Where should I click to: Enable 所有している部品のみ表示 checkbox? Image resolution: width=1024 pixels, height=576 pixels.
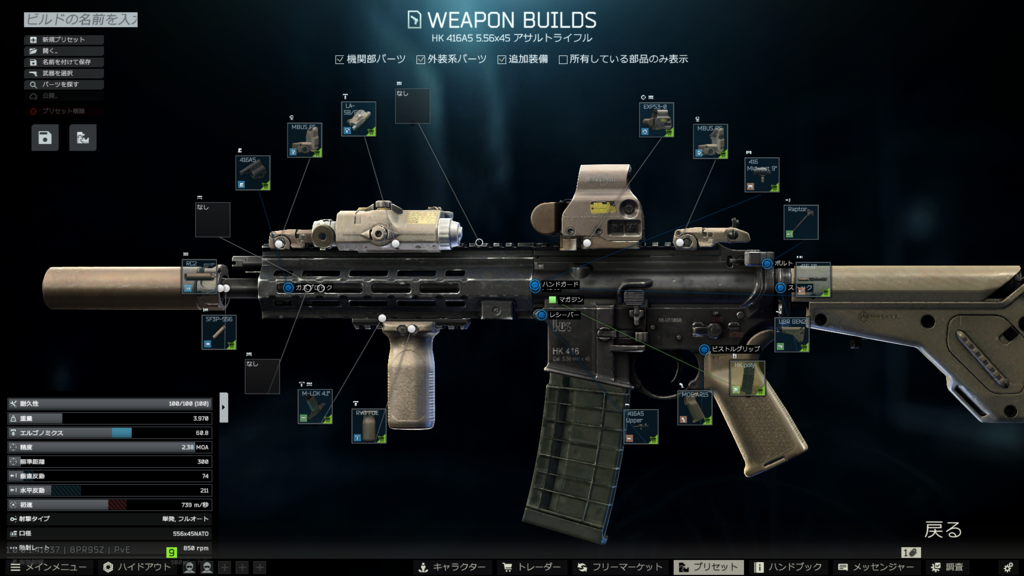click(563, 59)
